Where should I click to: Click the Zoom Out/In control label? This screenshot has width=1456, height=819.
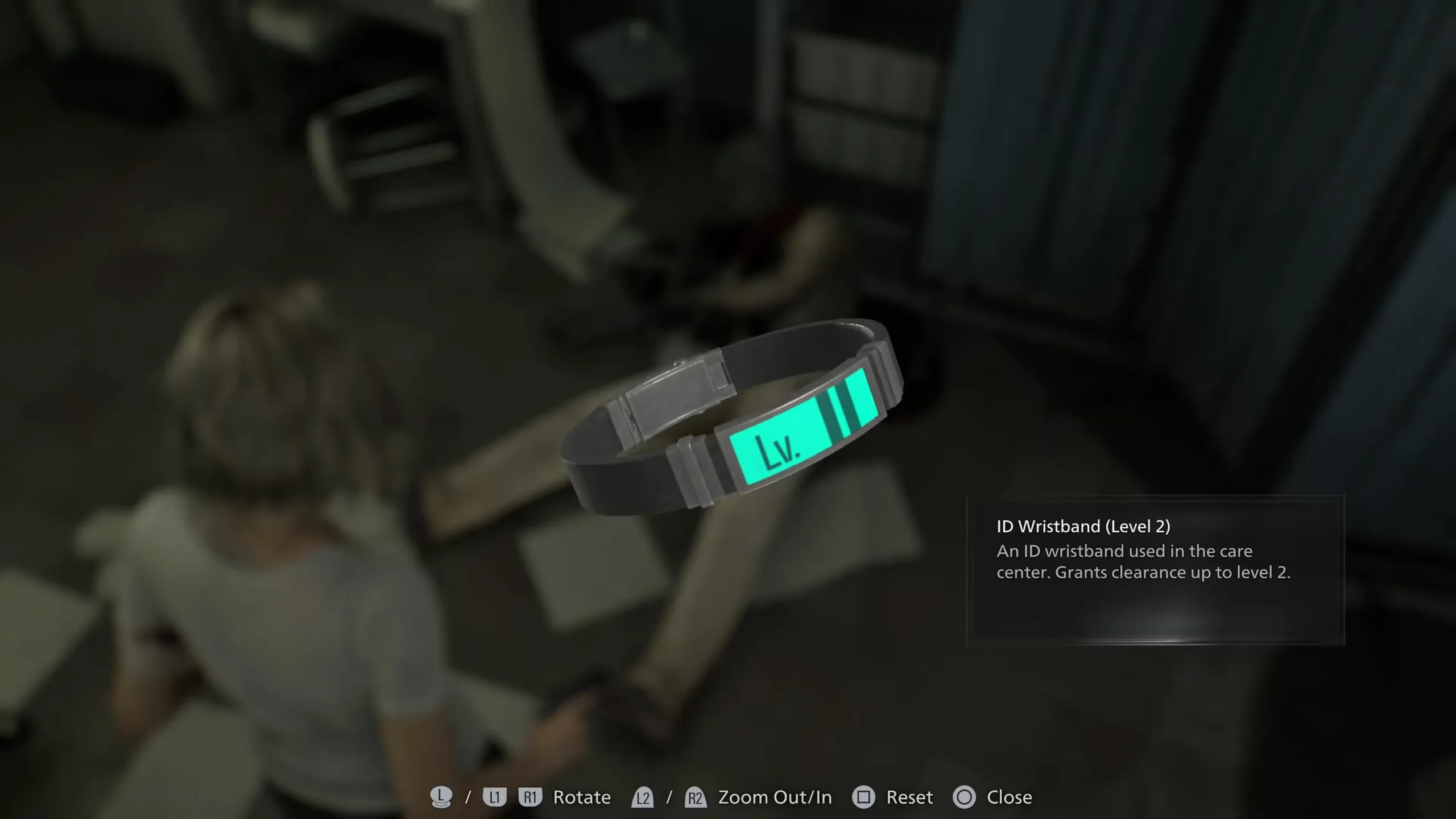775,797
